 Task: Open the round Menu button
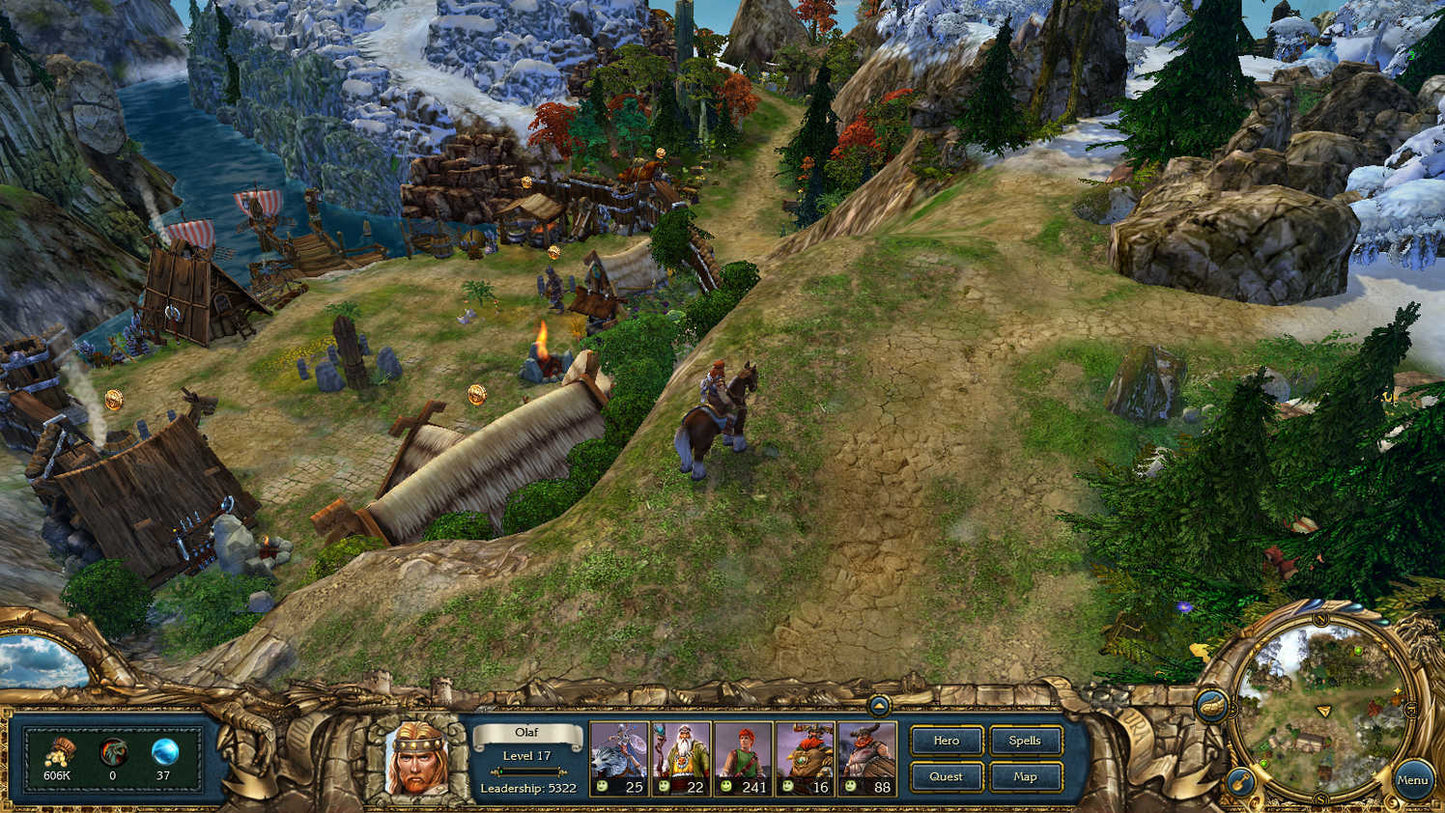[x=1413, y=779]
